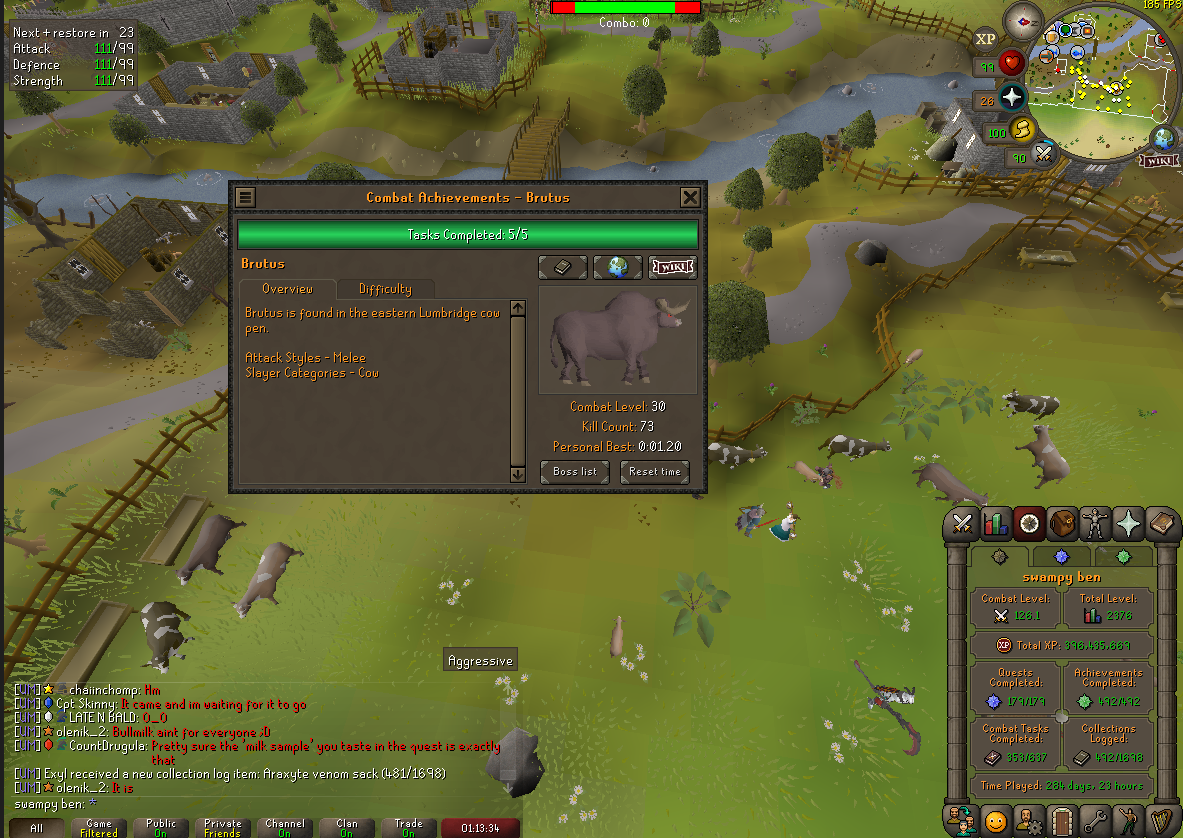Activate the quick-prayers orb
This screenshot has width=1183, height=838.
tap(1012, 97)
